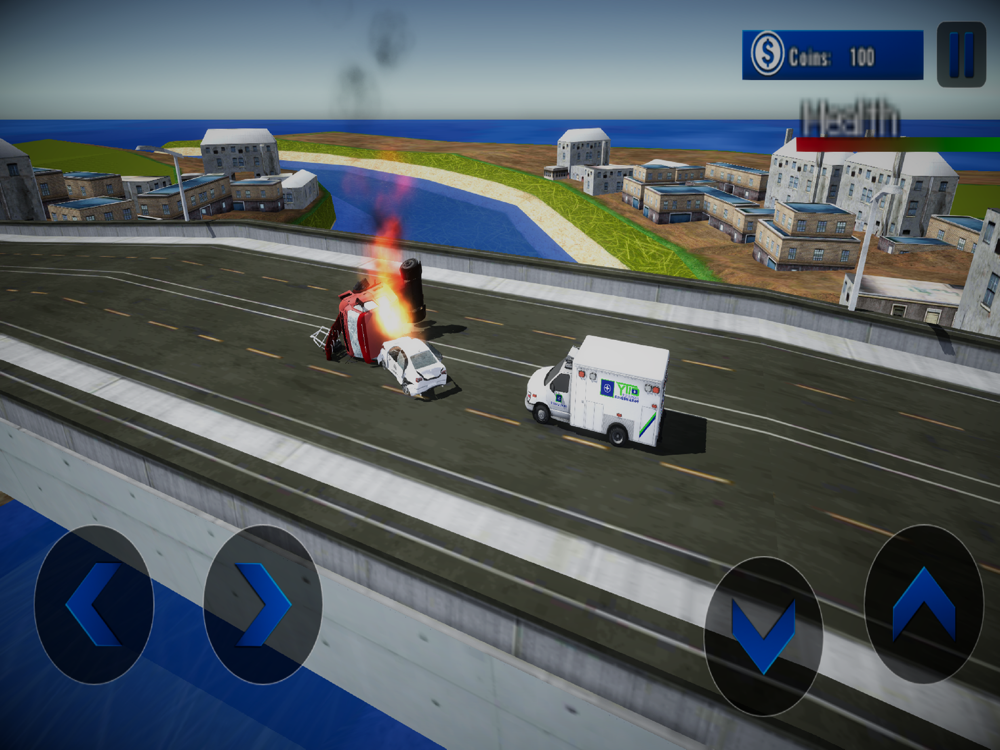Accelerate using the up arrow button
Image resolution: width=1000 pixels, height=750 pixels.
click(x=923, y=603)
